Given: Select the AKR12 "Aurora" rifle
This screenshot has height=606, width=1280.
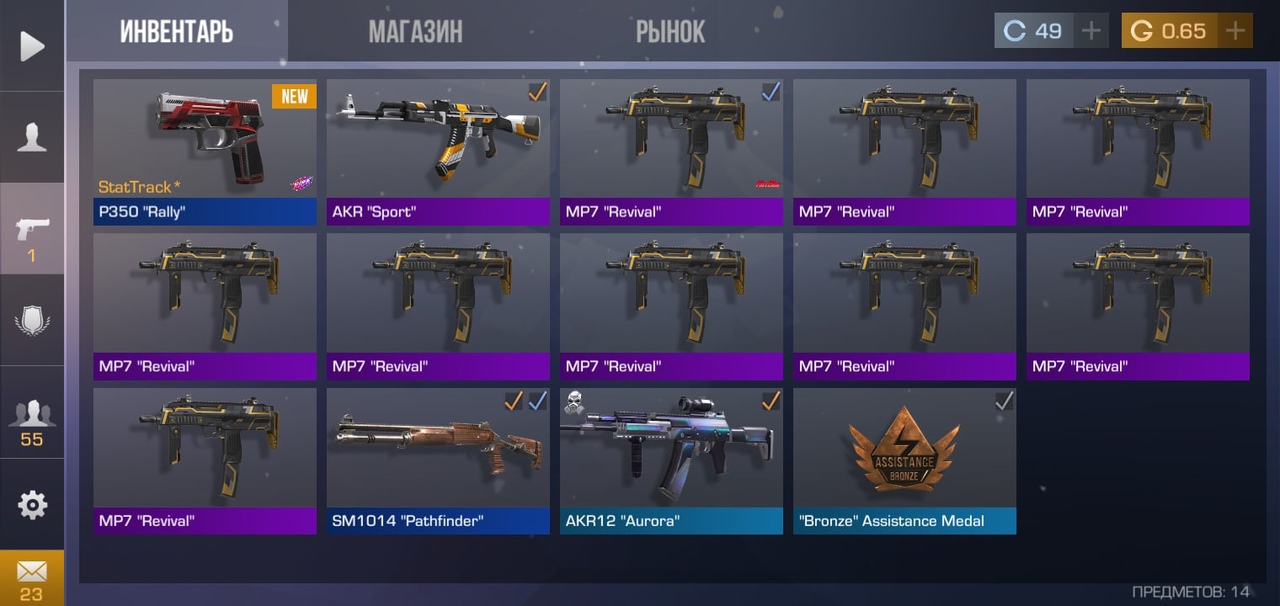Looking at the screenshot, I should [671, 461].
